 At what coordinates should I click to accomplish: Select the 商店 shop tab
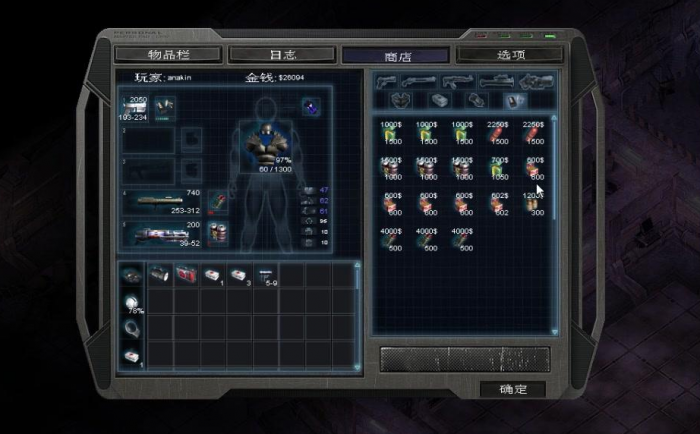point(397,55)
